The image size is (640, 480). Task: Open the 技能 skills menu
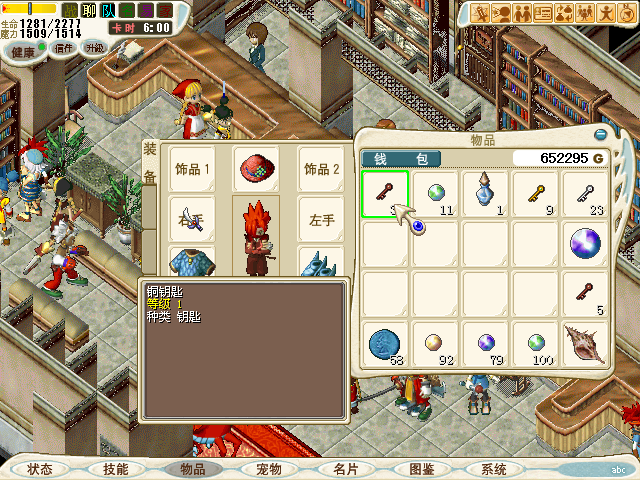(115, 469)
